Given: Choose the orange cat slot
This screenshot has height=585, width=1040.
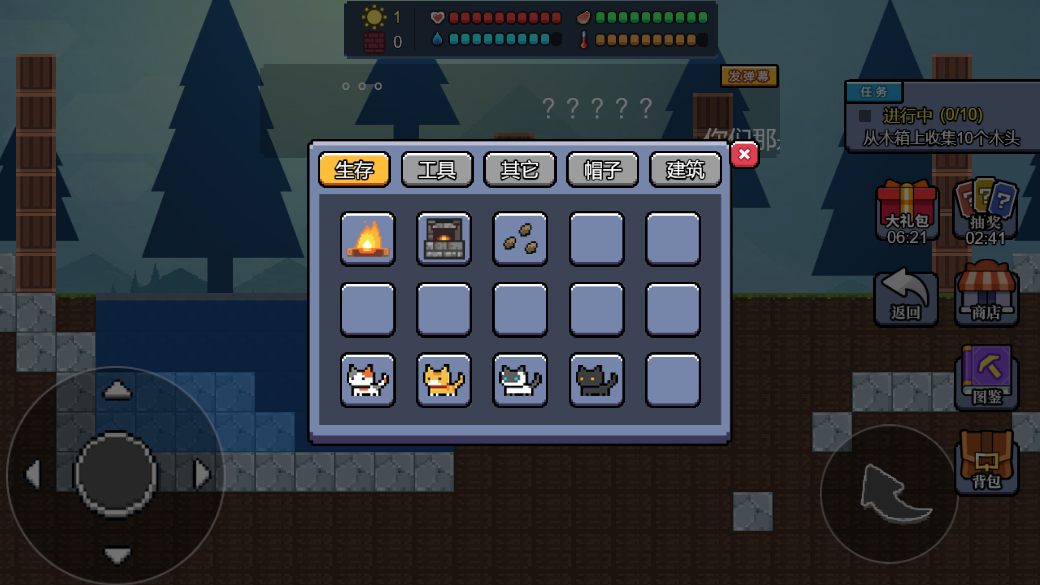Looking at the screenshot, I should click(444, 380).
